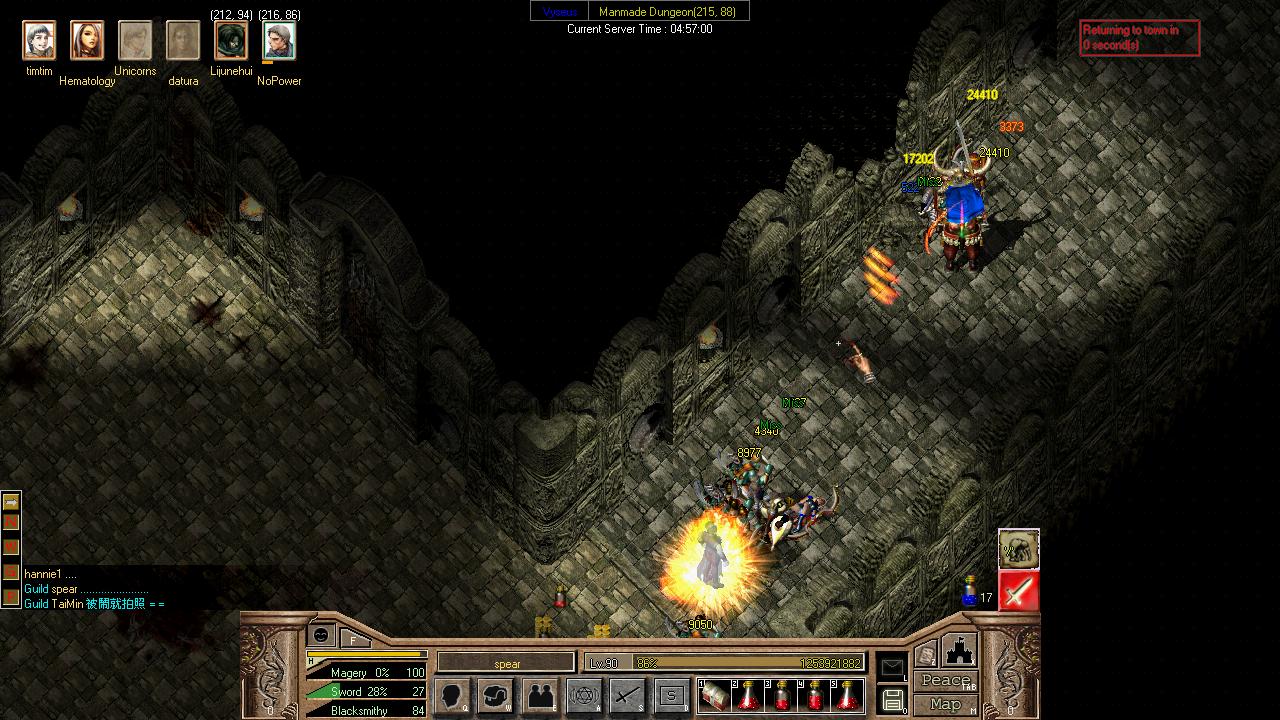Open the mail envelope icon
The height and width of the screenshot is (720, 1280).
coord(892,667)
